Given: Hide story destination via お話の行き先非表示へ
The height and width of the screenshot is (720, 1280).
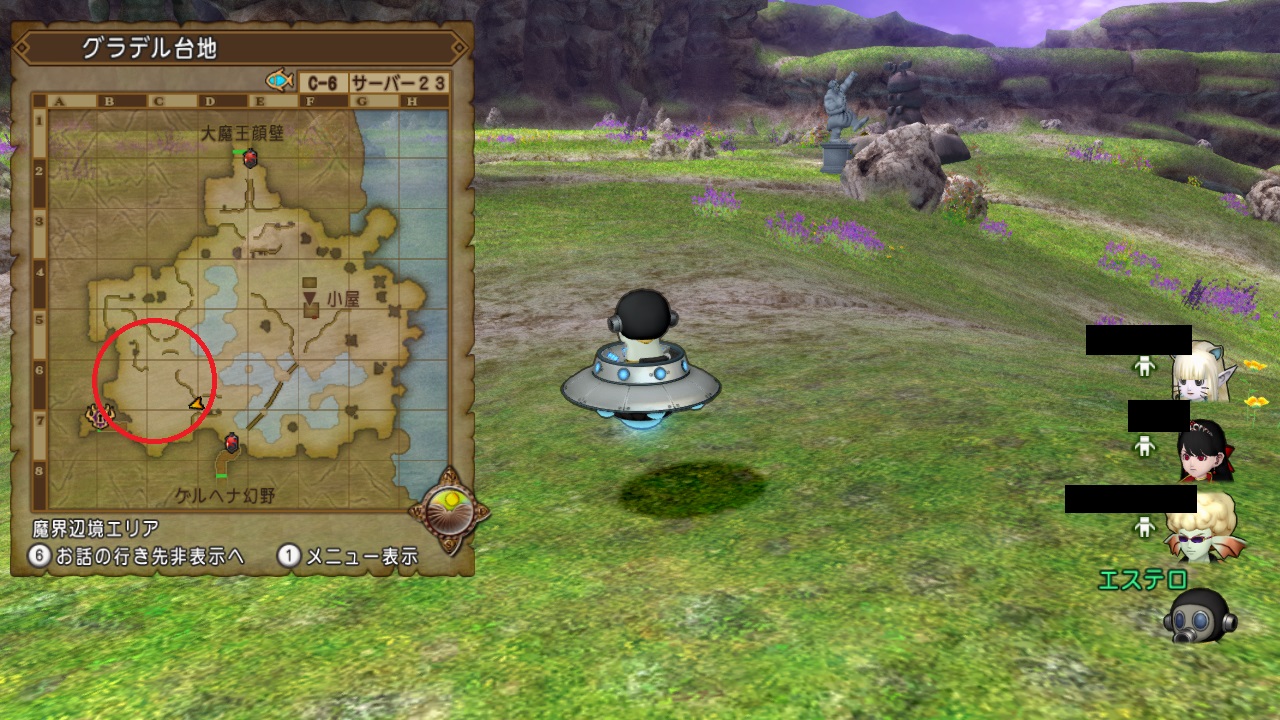Looking at the screenshot, I should coord(136,557).
